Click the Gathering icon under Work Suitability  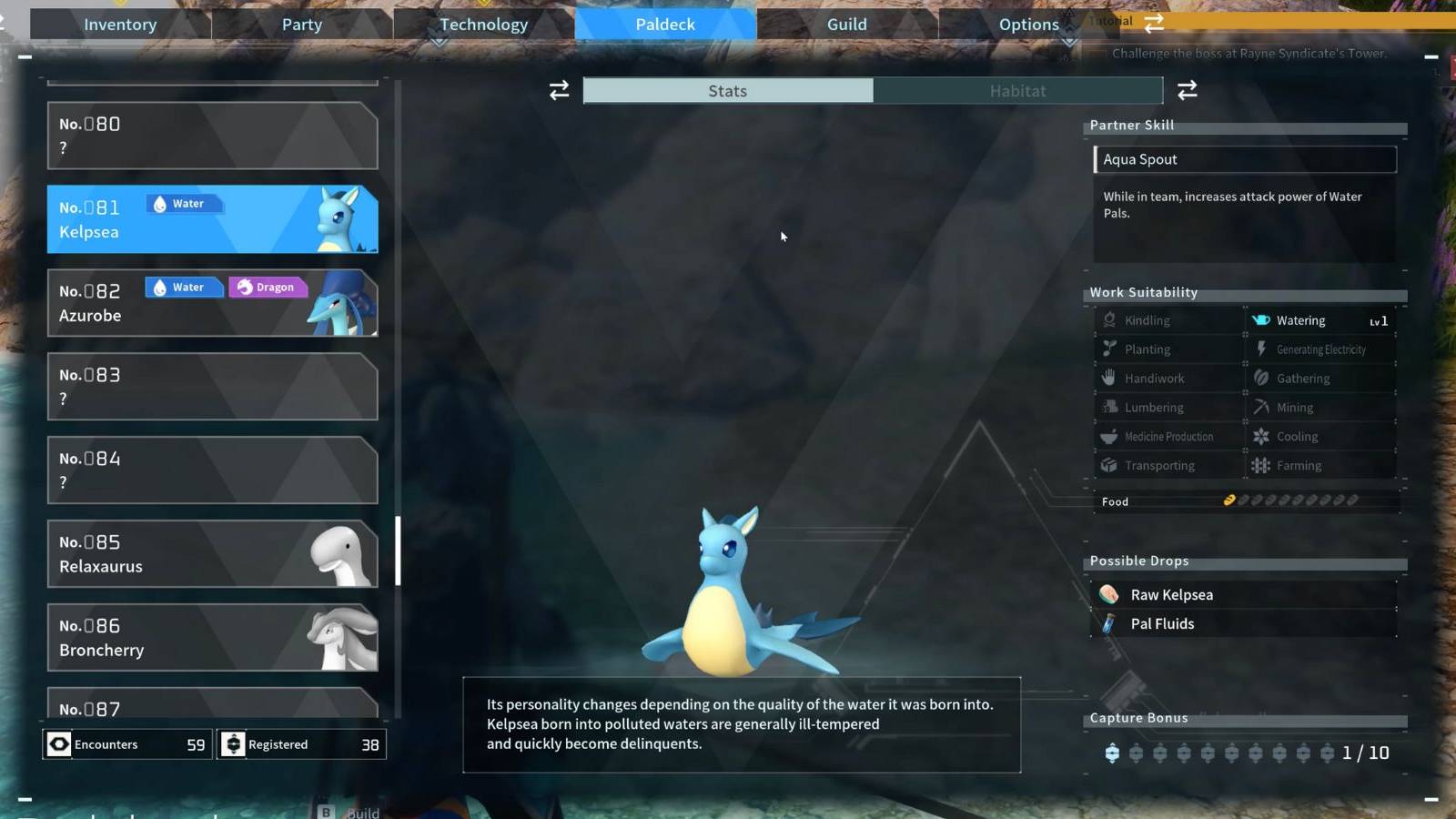point(1262,378)
